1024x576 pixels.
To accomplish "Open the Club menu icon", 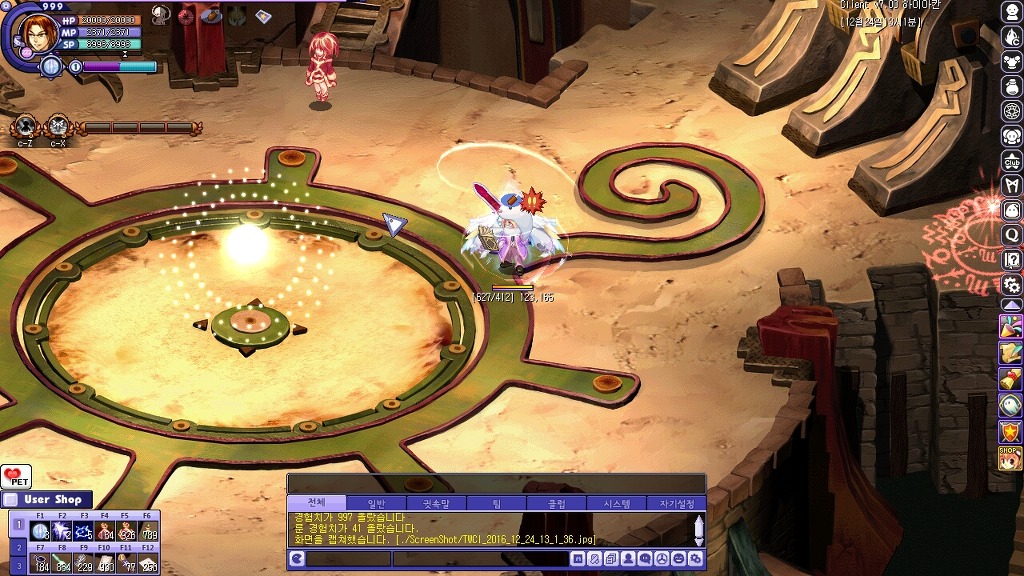I will 1012,161.
